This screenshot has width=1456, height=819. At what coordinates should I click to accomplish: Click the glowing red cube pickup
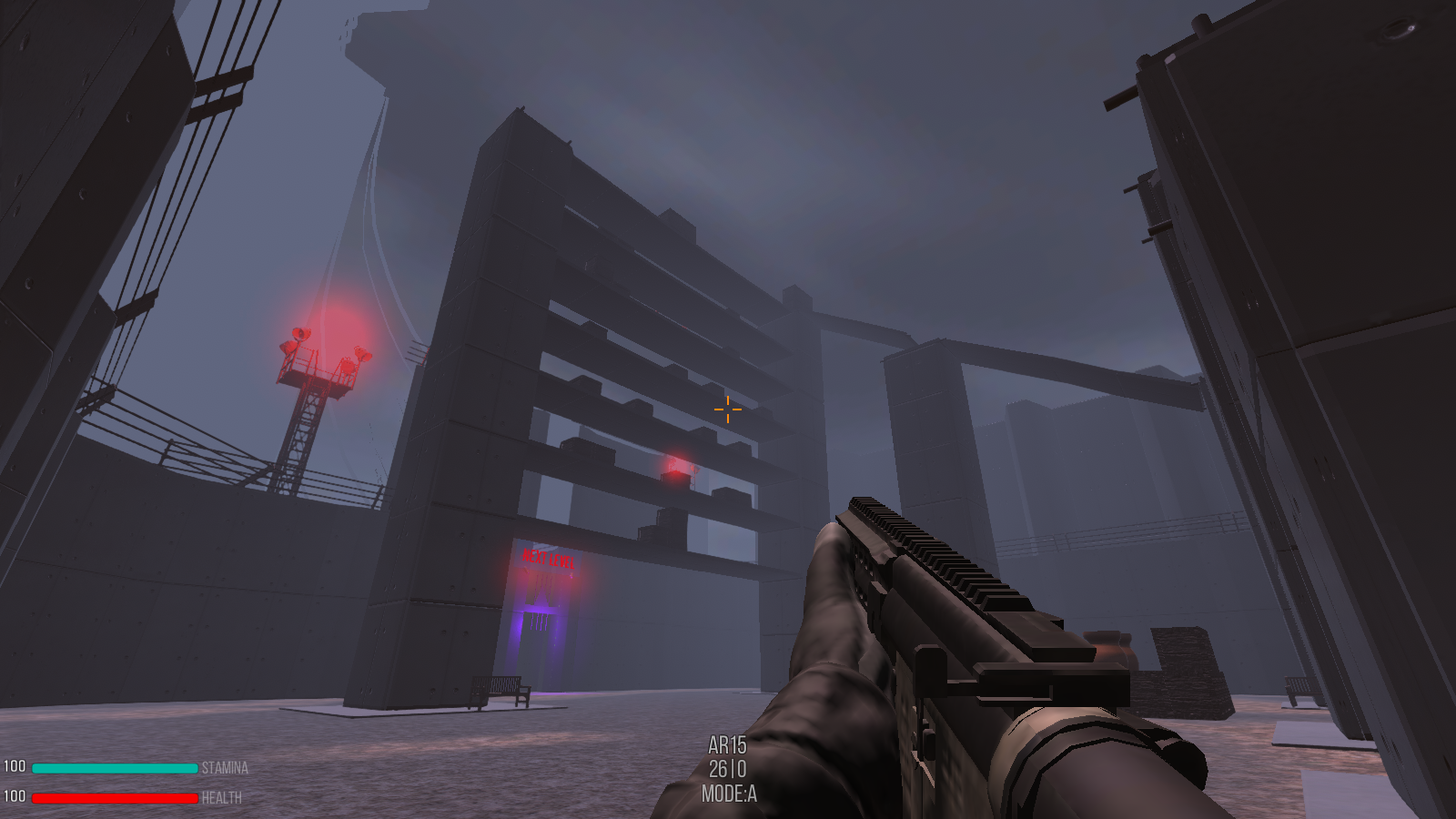(675, 467)
